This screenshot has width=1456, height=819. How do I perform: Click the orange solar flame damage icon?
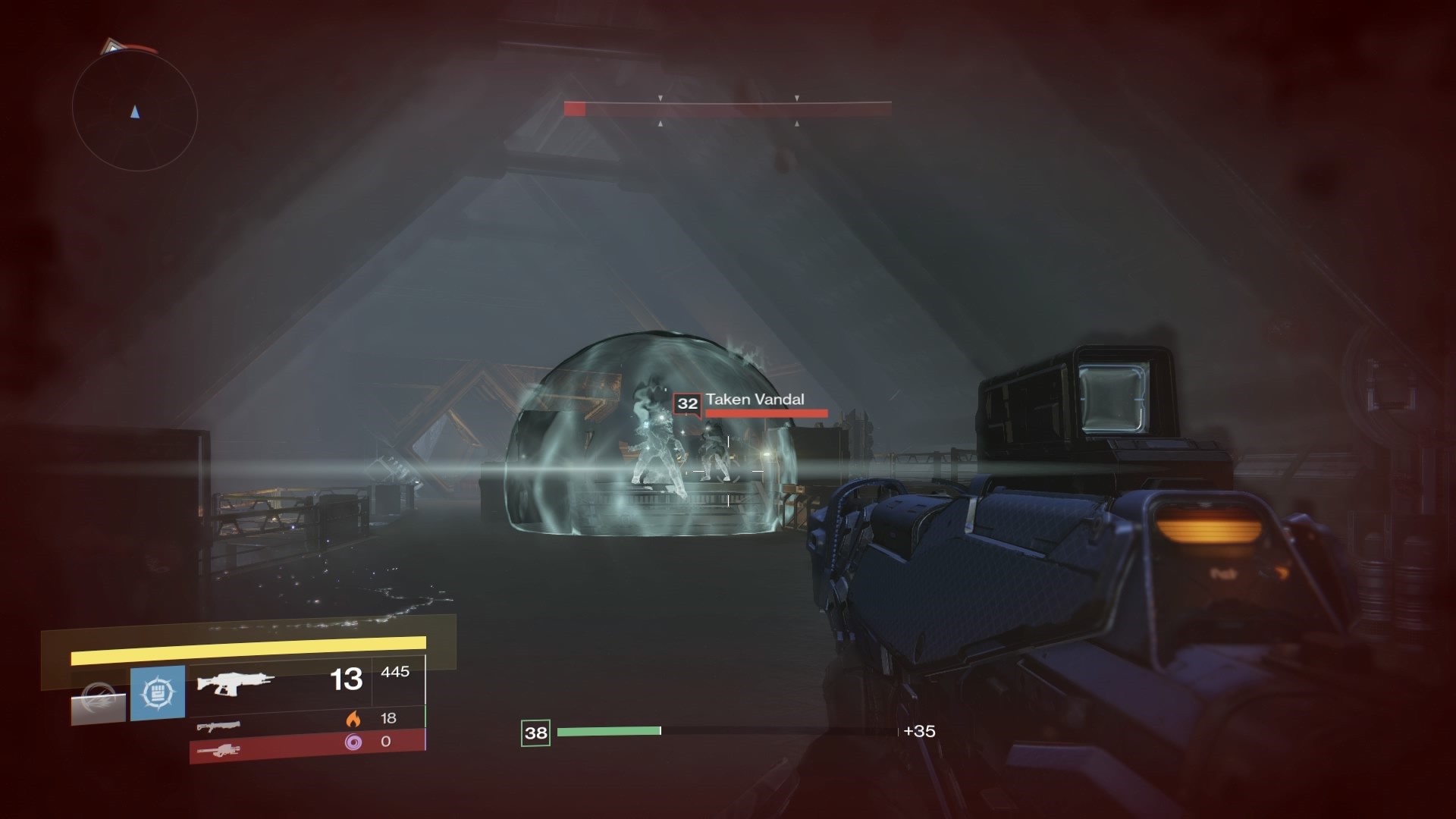click(353, 718)
